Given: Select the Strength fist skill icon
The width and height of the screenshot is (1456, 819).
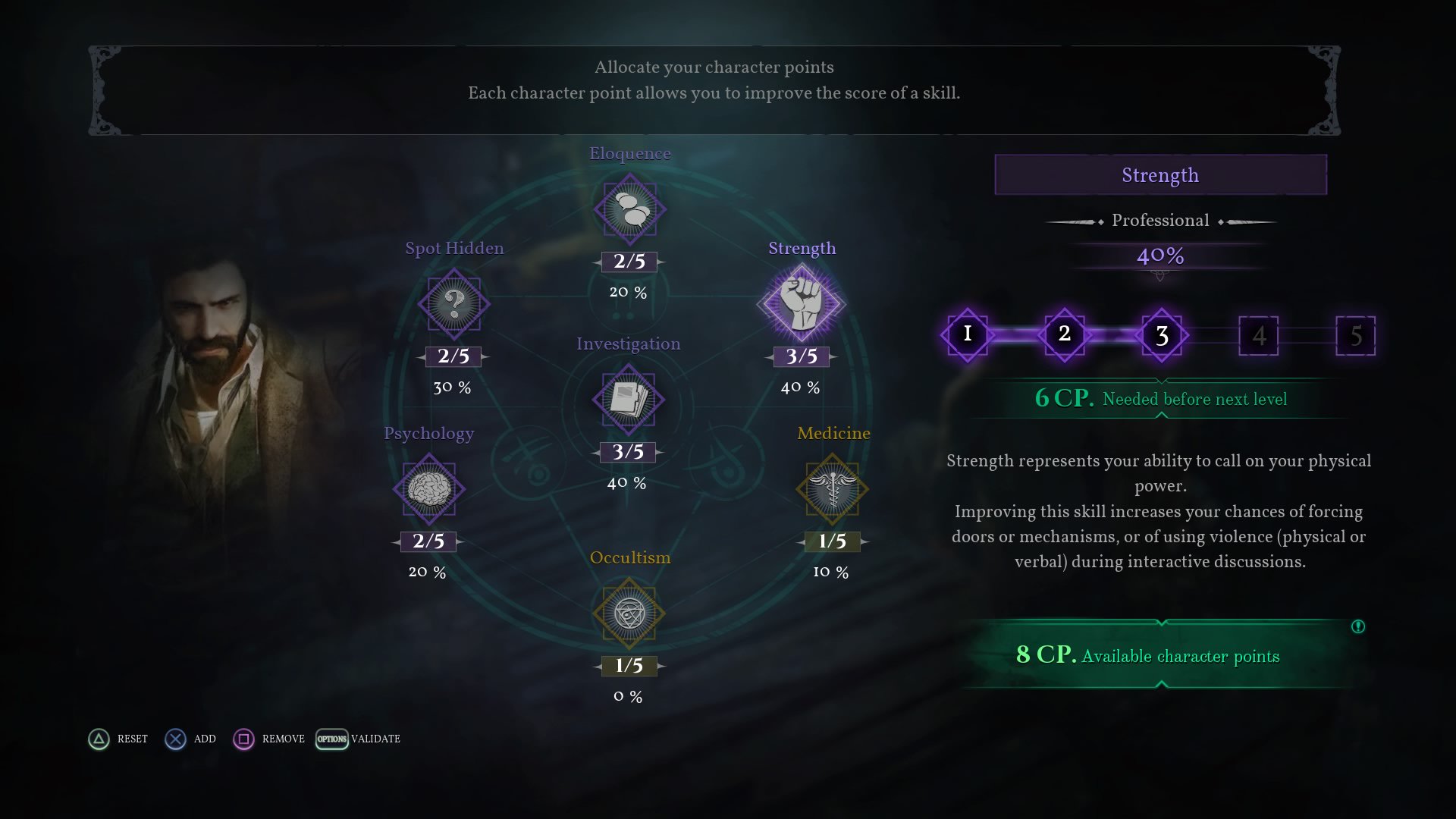Looking at the screenshot, I should 801,304.
